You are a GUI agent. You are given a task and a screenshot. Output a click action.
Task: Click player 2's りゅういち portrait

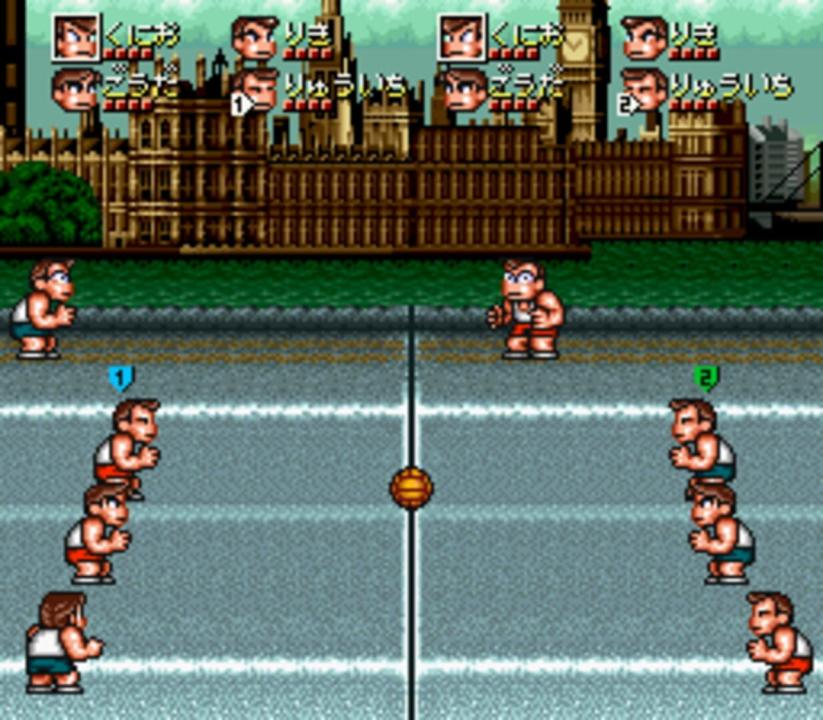644,88
